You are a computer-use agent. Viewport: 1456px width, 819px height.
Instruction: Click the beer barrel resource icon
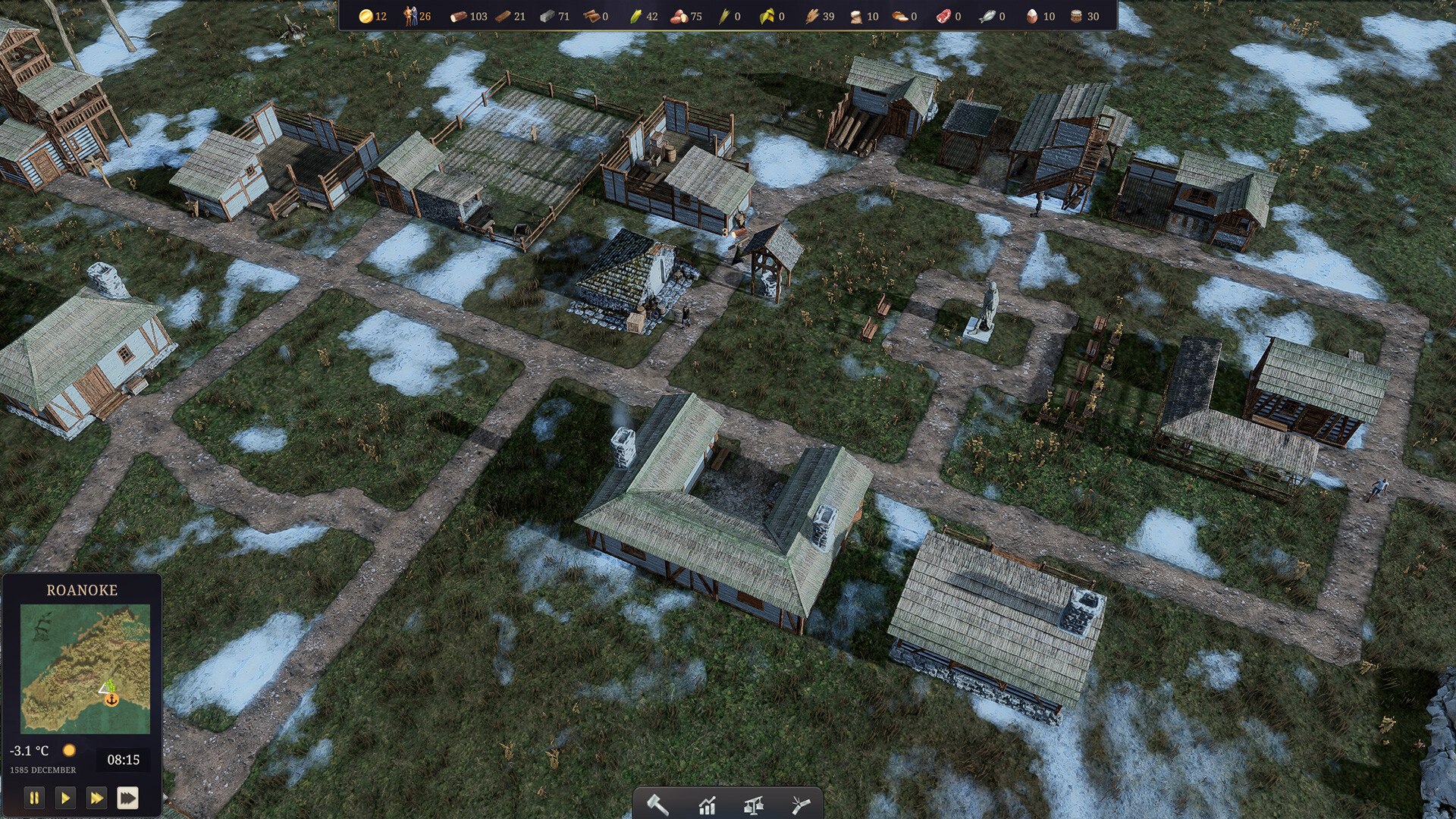1077,15
